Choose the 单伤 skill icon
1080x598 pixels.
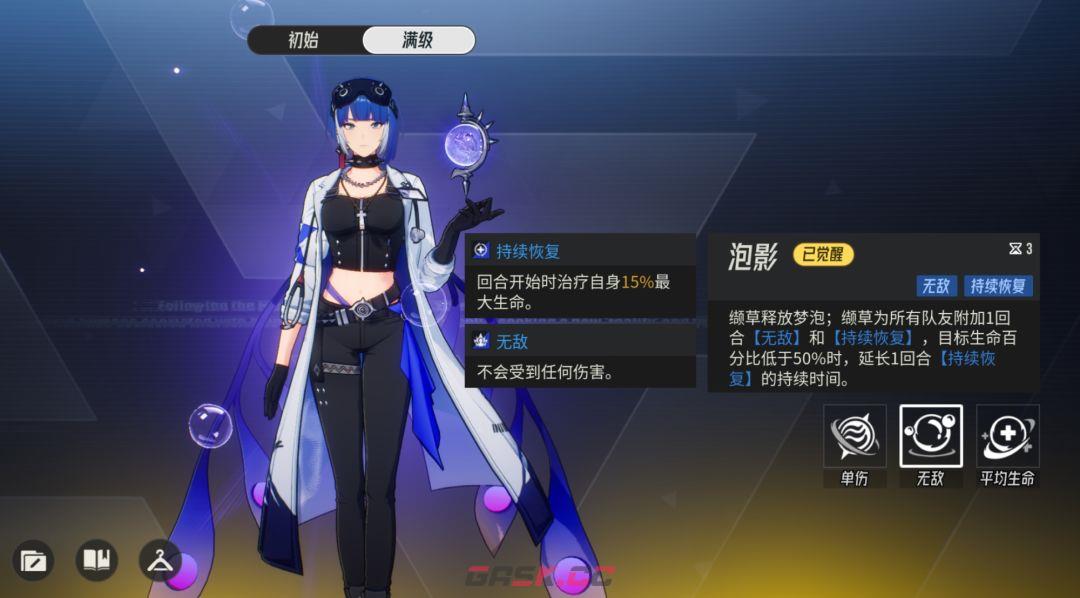pos(854,436)
